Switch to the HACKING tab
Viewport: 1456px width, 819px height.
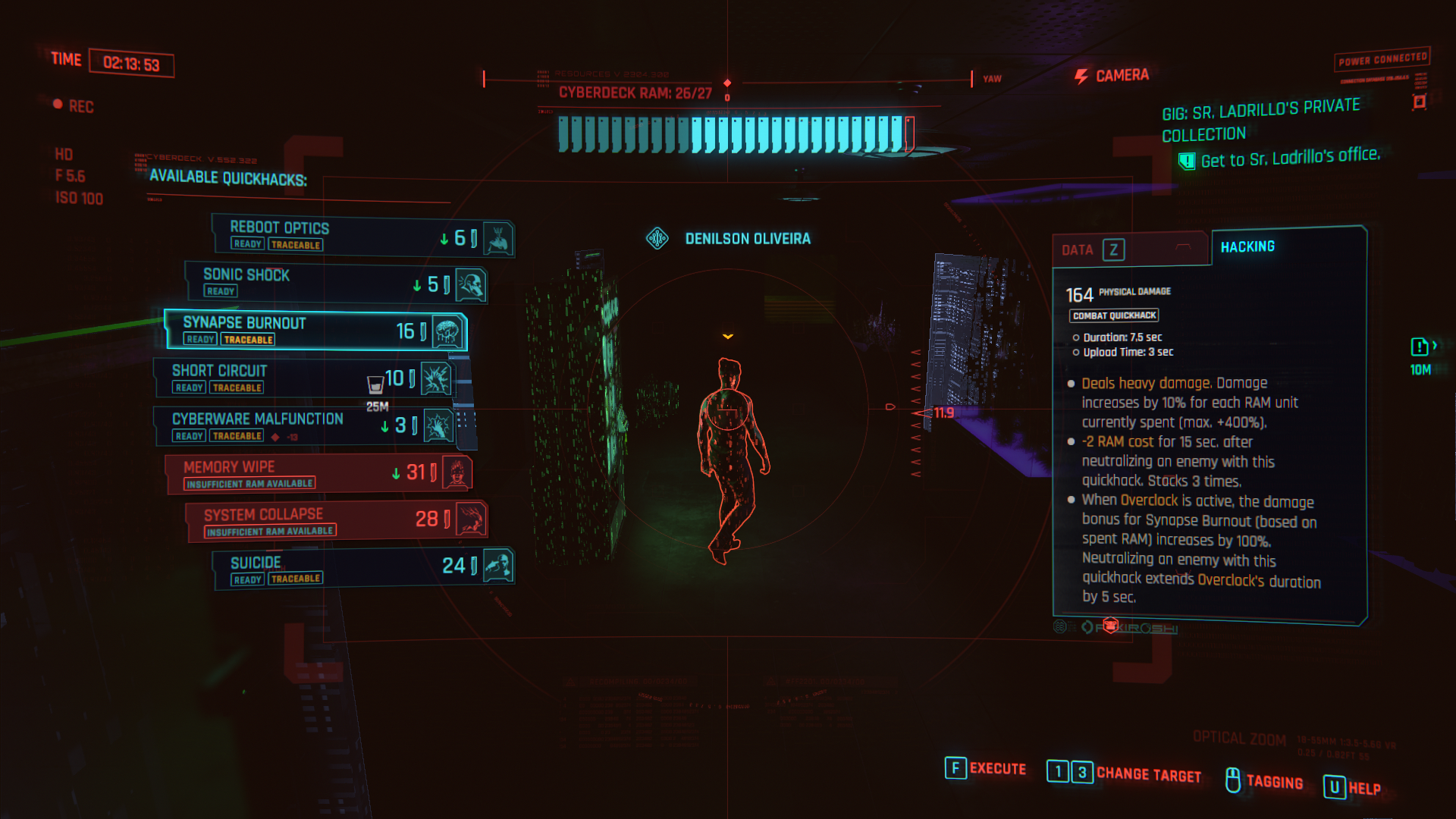point(1247,246)
